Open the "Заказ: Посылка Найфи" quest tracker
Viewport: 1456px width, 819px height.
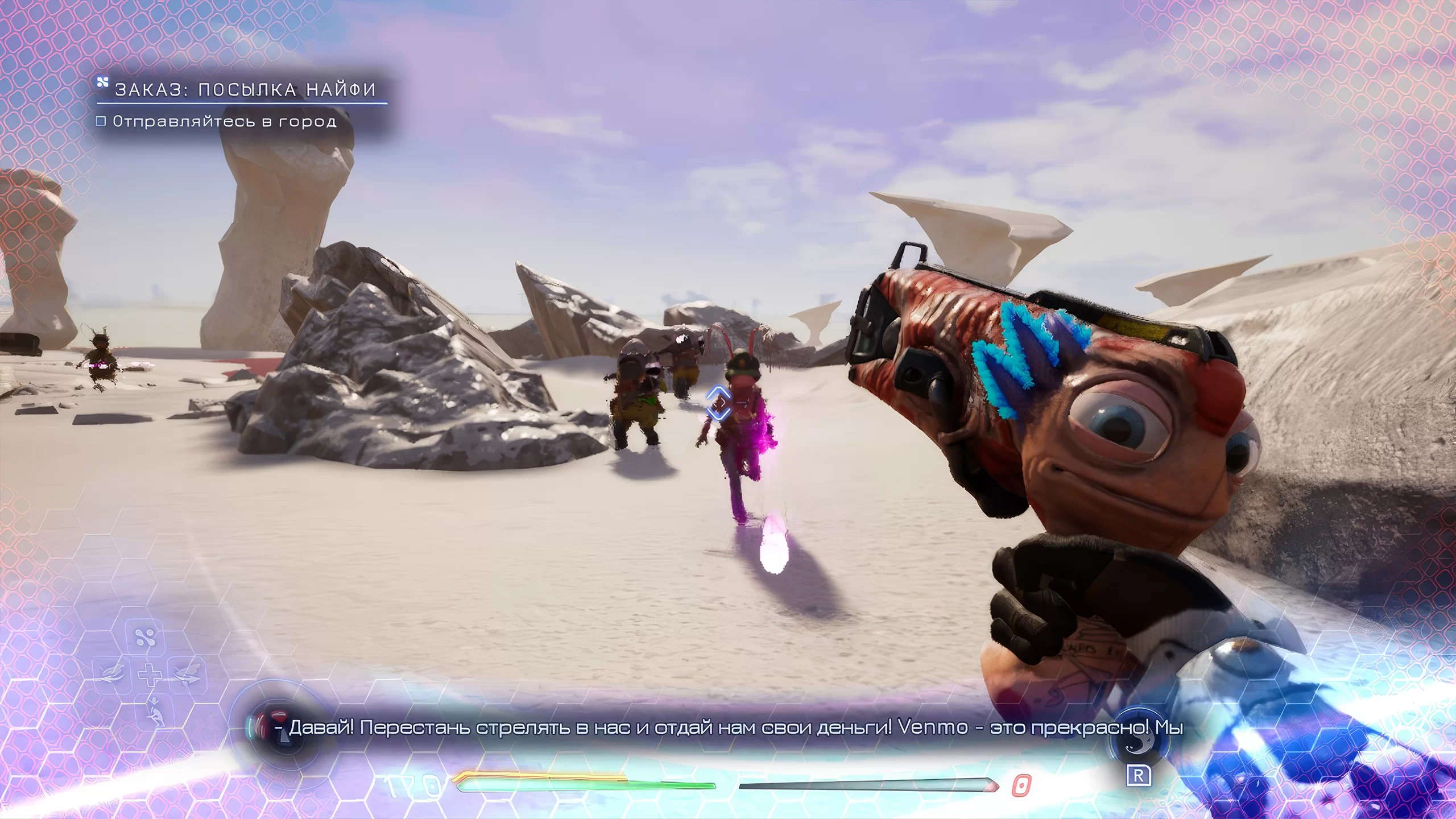pos(245,90)
